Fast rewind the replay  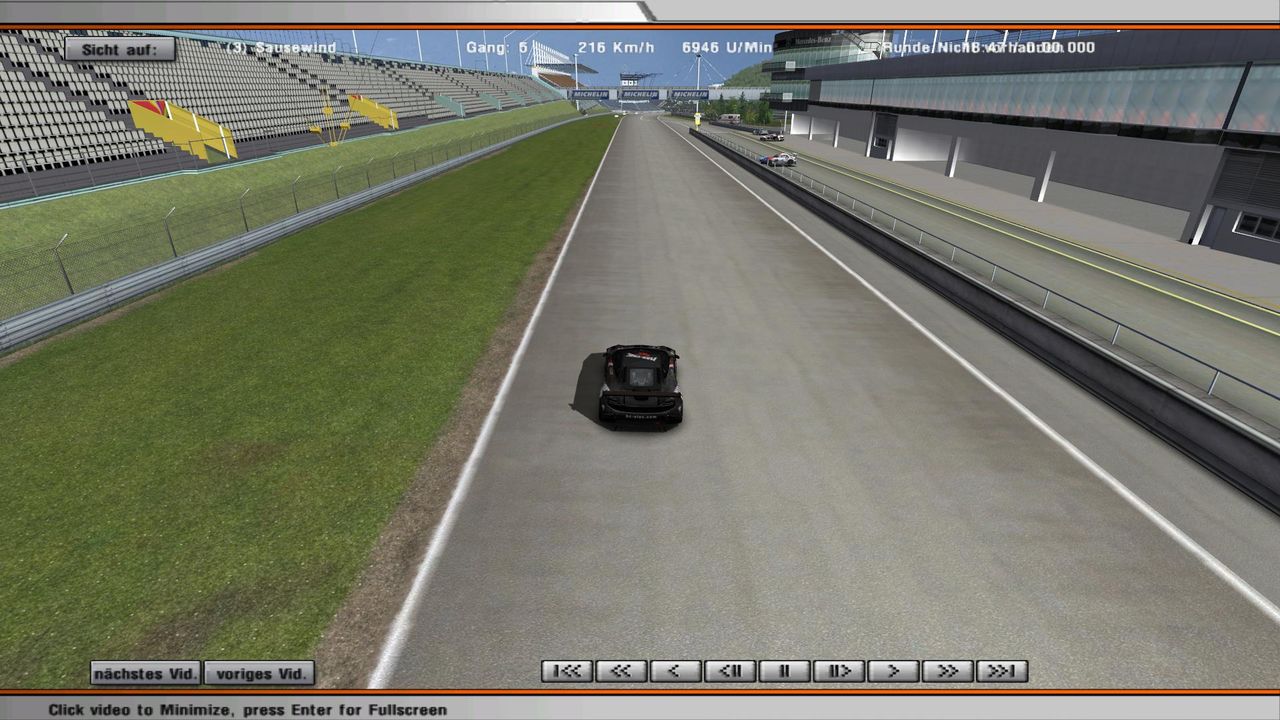(x=621, y=671)
